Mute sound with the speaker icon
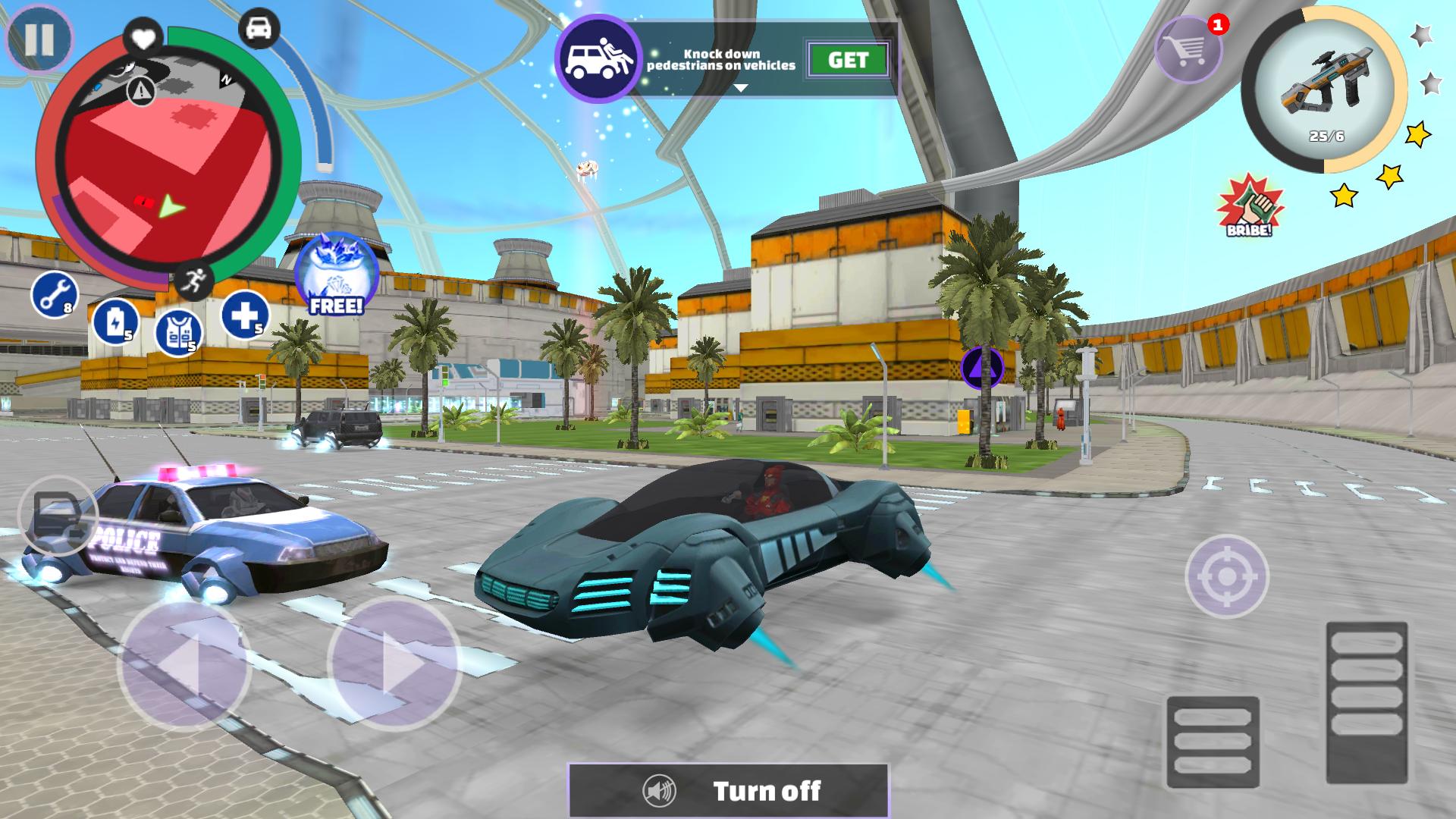1456x819 pixels. (x=660, y=790)
